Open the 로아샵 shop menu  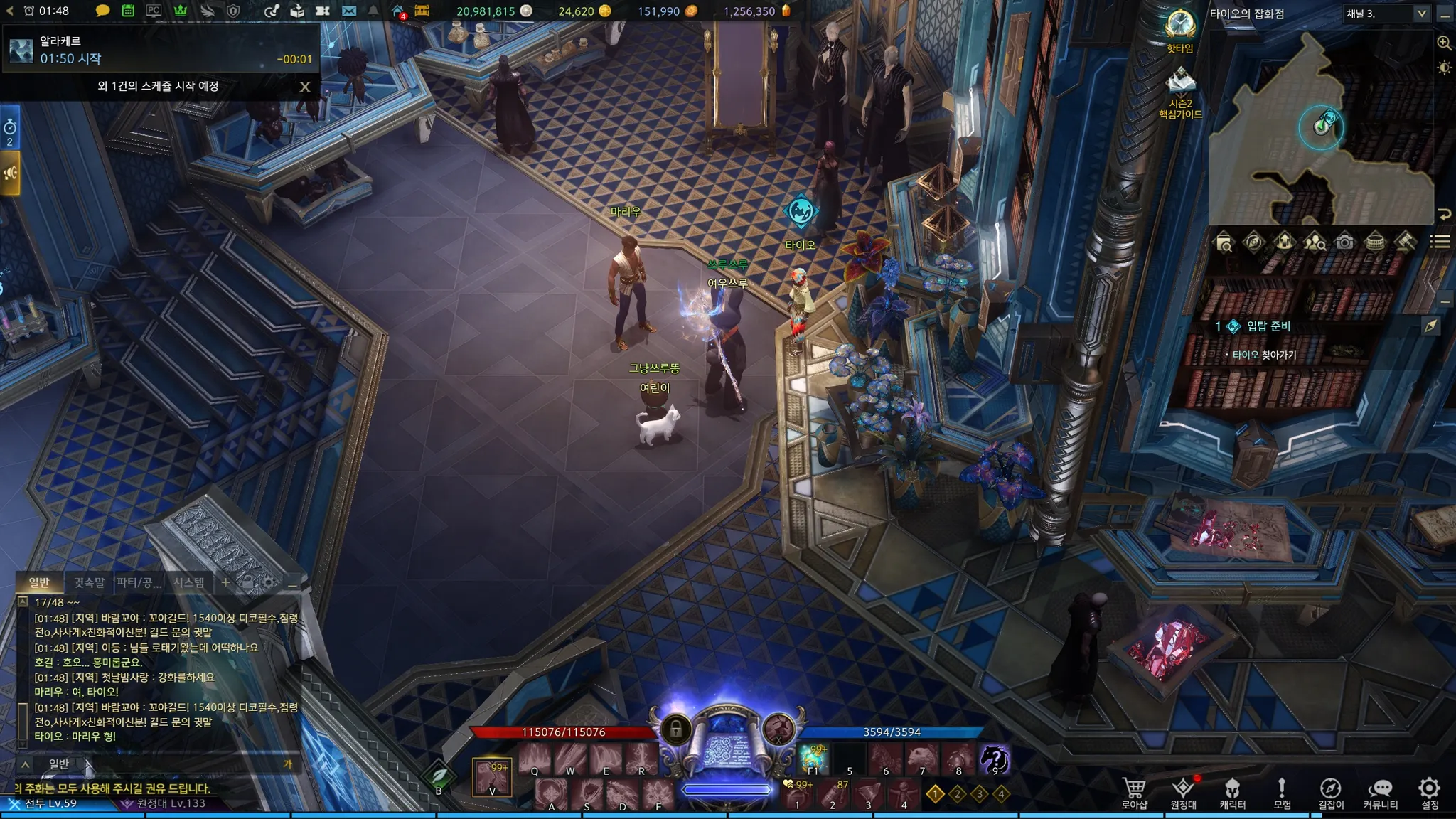(1134, 791)
